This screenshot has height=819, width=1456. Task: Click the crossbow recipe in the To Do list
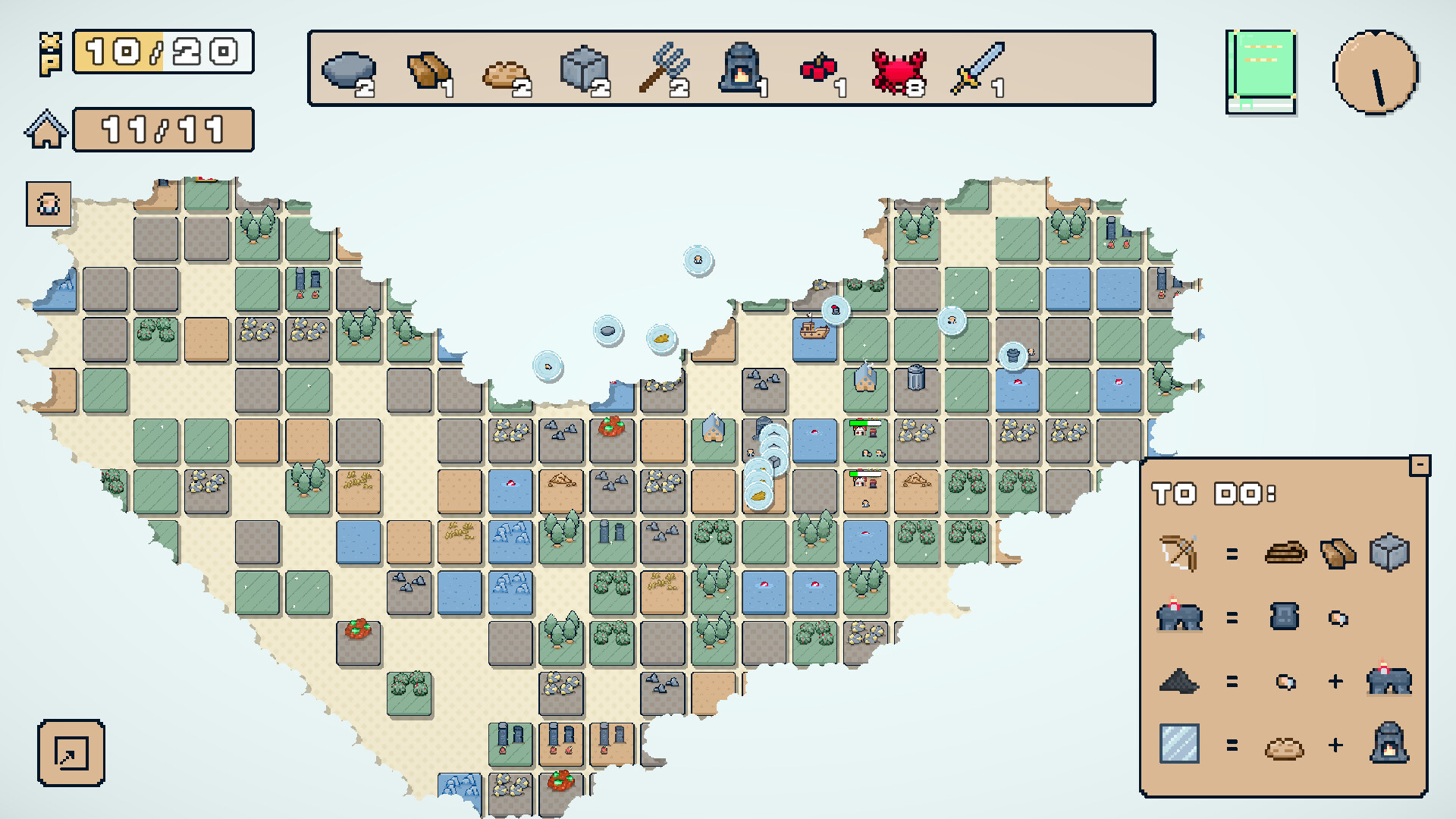1180,553
